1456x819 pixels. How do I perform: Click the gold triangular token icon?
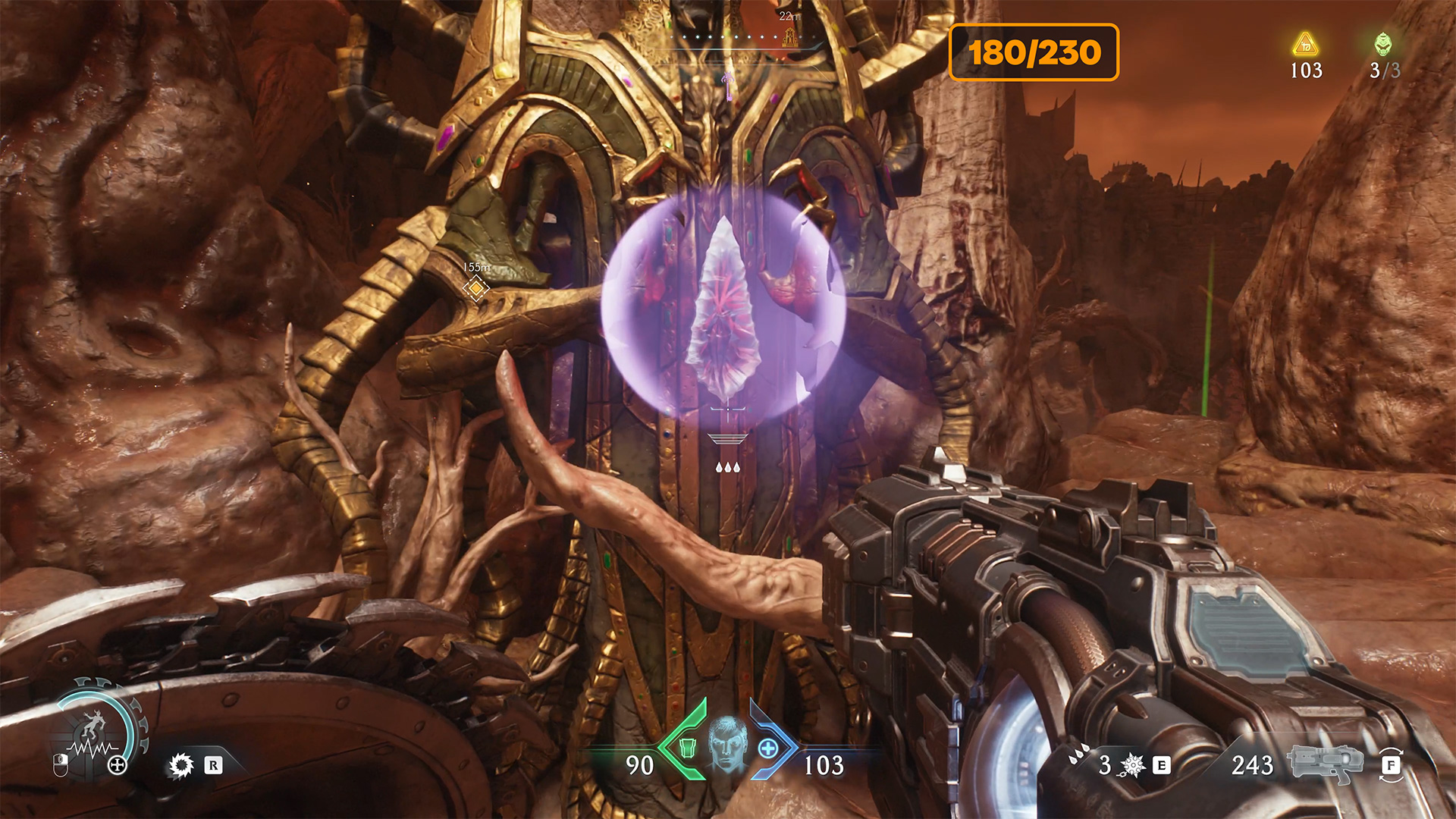(1305, 45)
